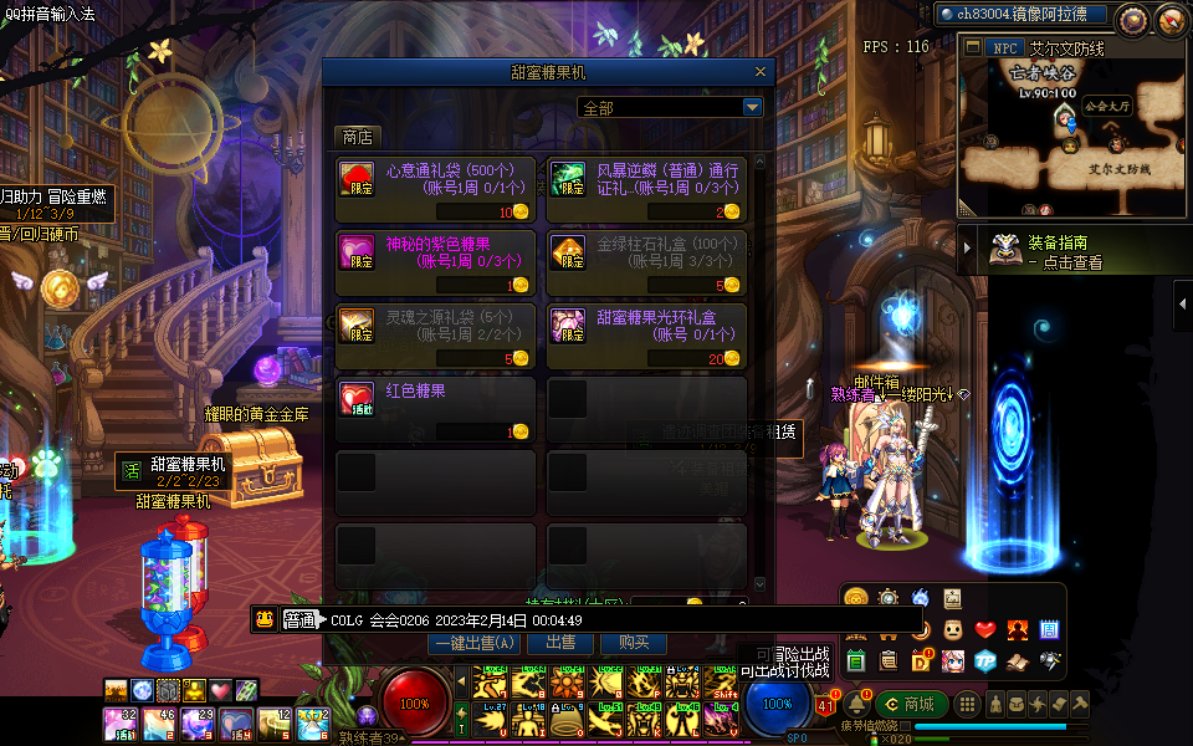This screenshot has width=1193, height=746.
Task: Toggle the 疲劳值燃烧 checkbox
Action: pyautogui.click(x=905, y=726)
